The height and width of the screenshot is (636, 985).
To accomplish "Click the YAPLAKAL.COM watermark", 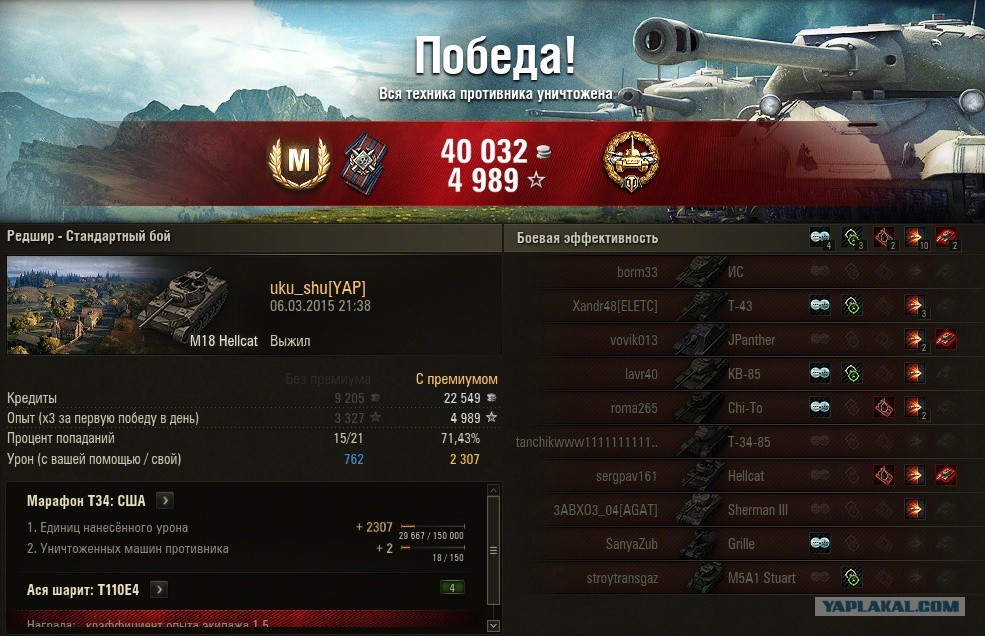I will point(890,606).
